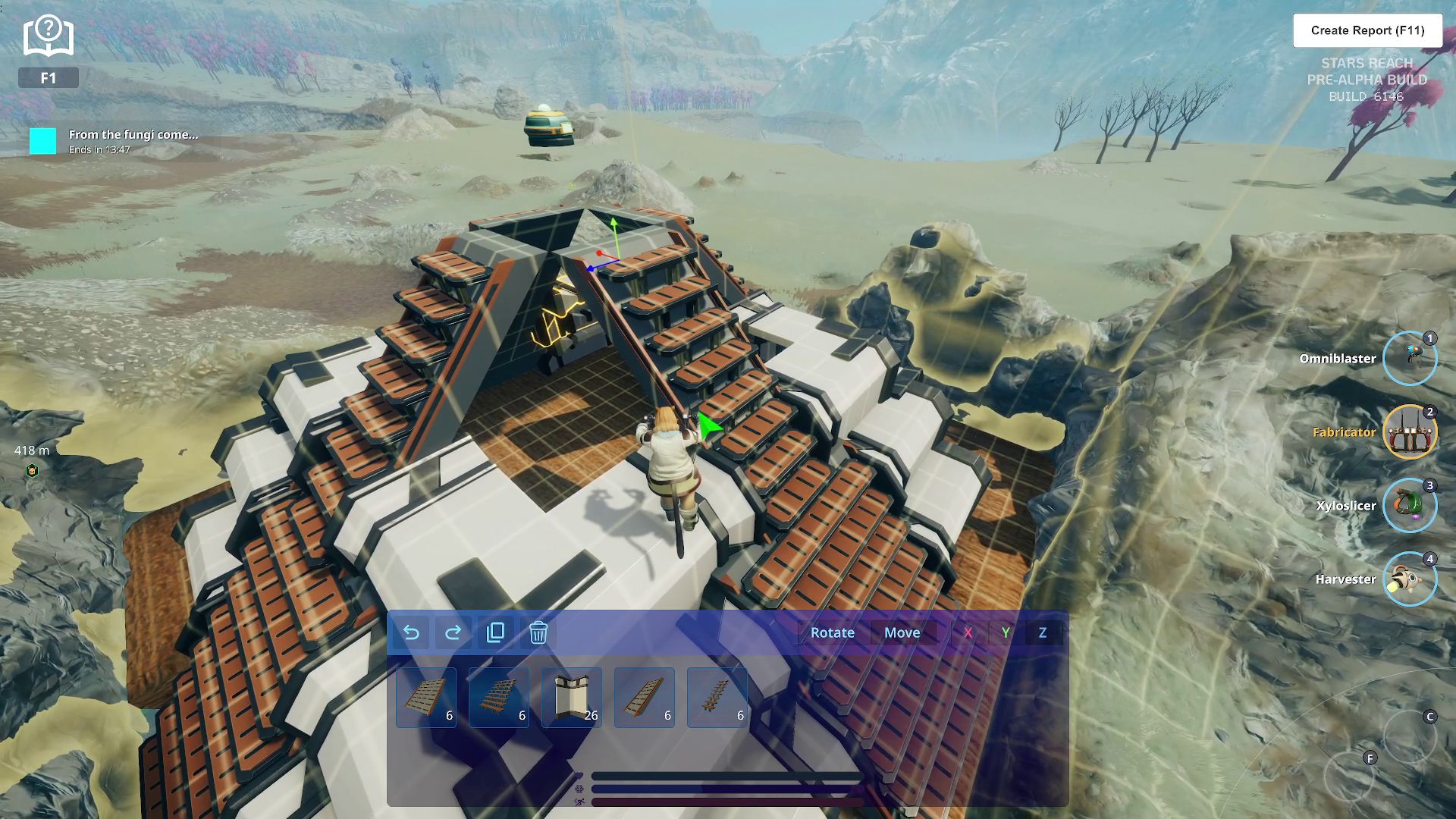Redo the building action
1456x819 pixels.
(x=453, y=632)
